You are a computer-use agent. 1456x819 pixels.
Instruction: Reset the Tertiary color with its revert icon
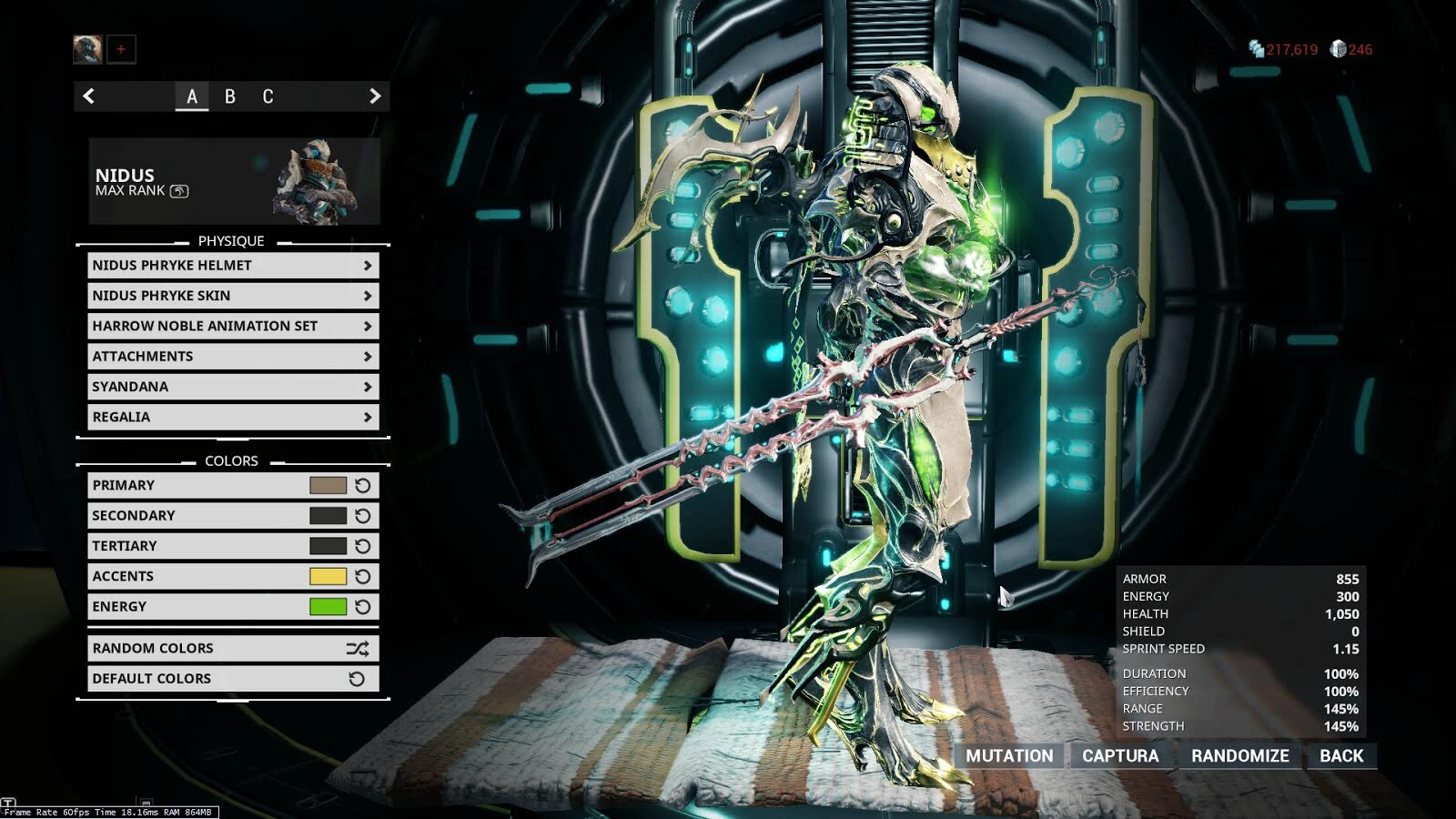[362, 546]
